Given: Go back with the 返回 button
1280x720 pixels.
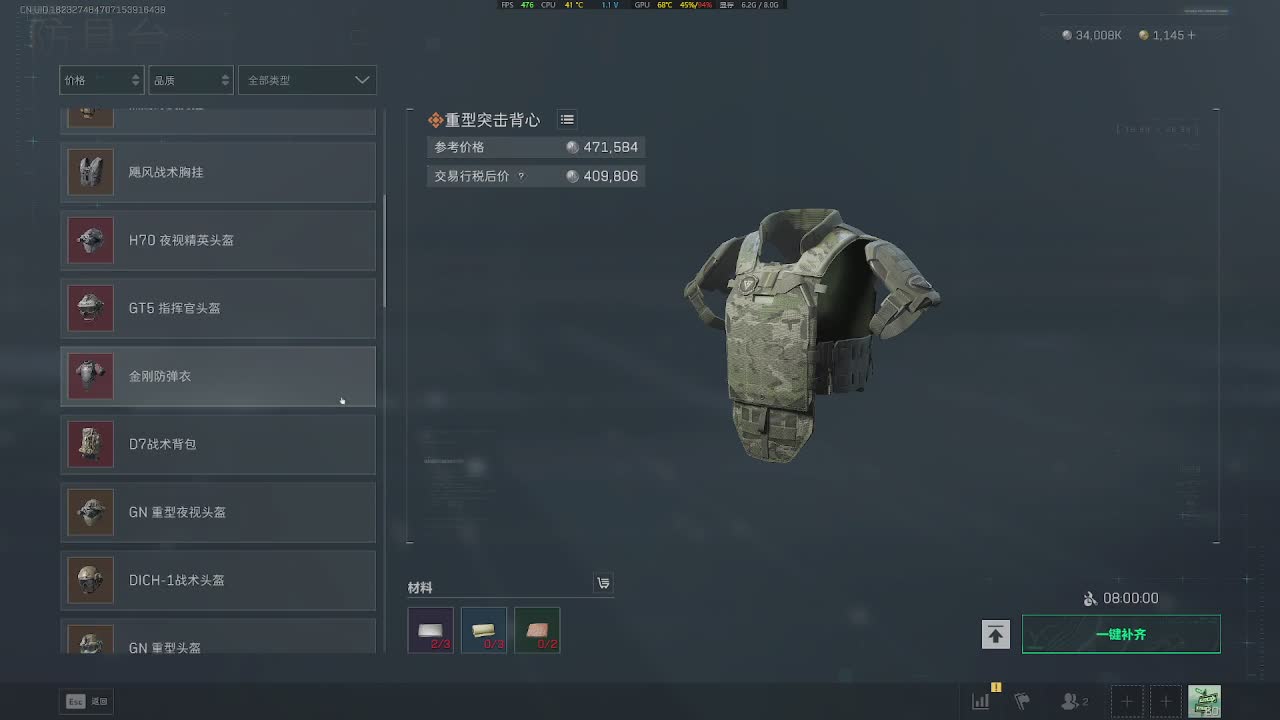Looking at the screenshot, I should tap(88, 701).
